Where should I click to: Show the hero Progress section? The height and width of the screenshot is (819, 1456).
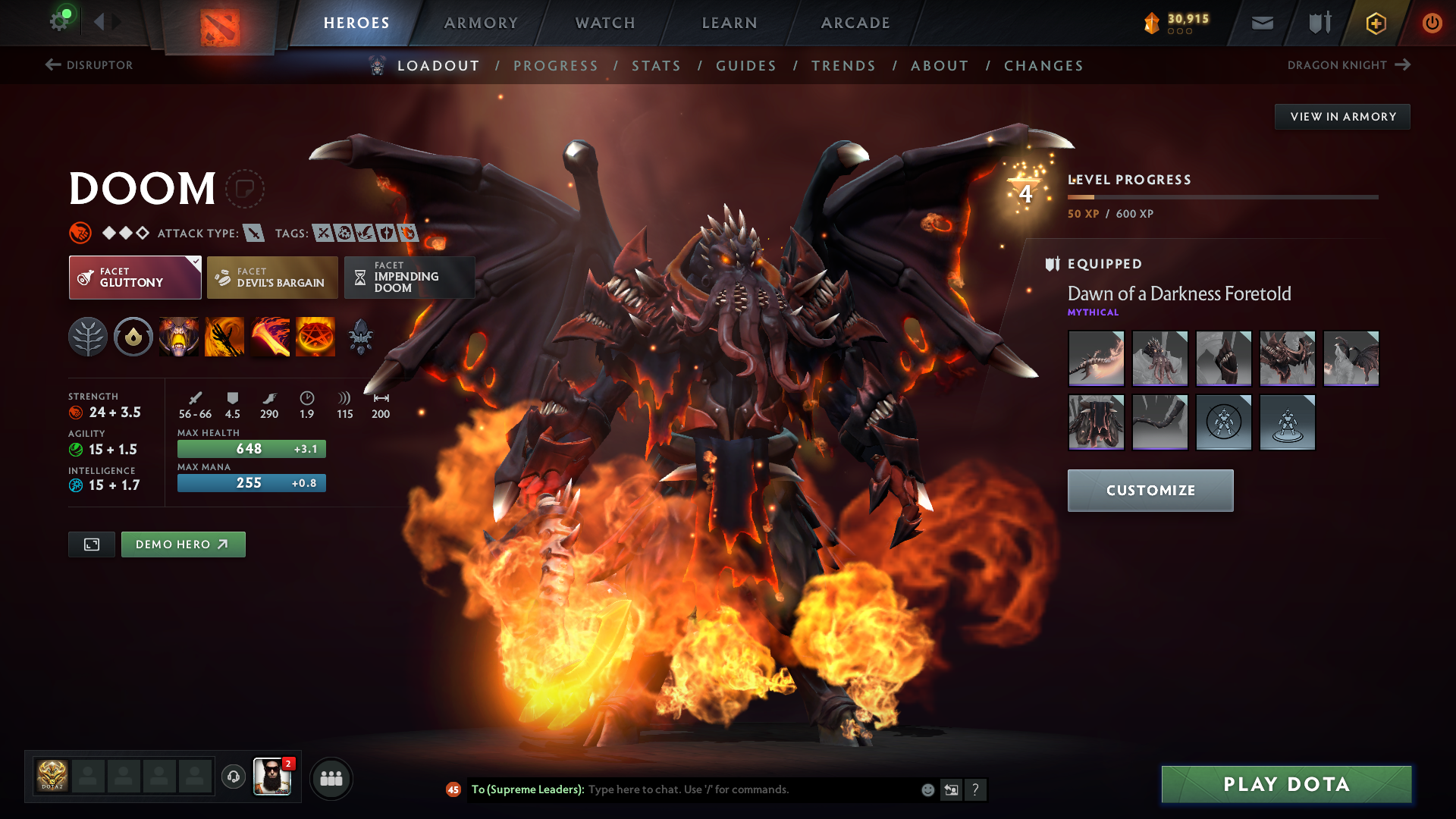point(556,66)
